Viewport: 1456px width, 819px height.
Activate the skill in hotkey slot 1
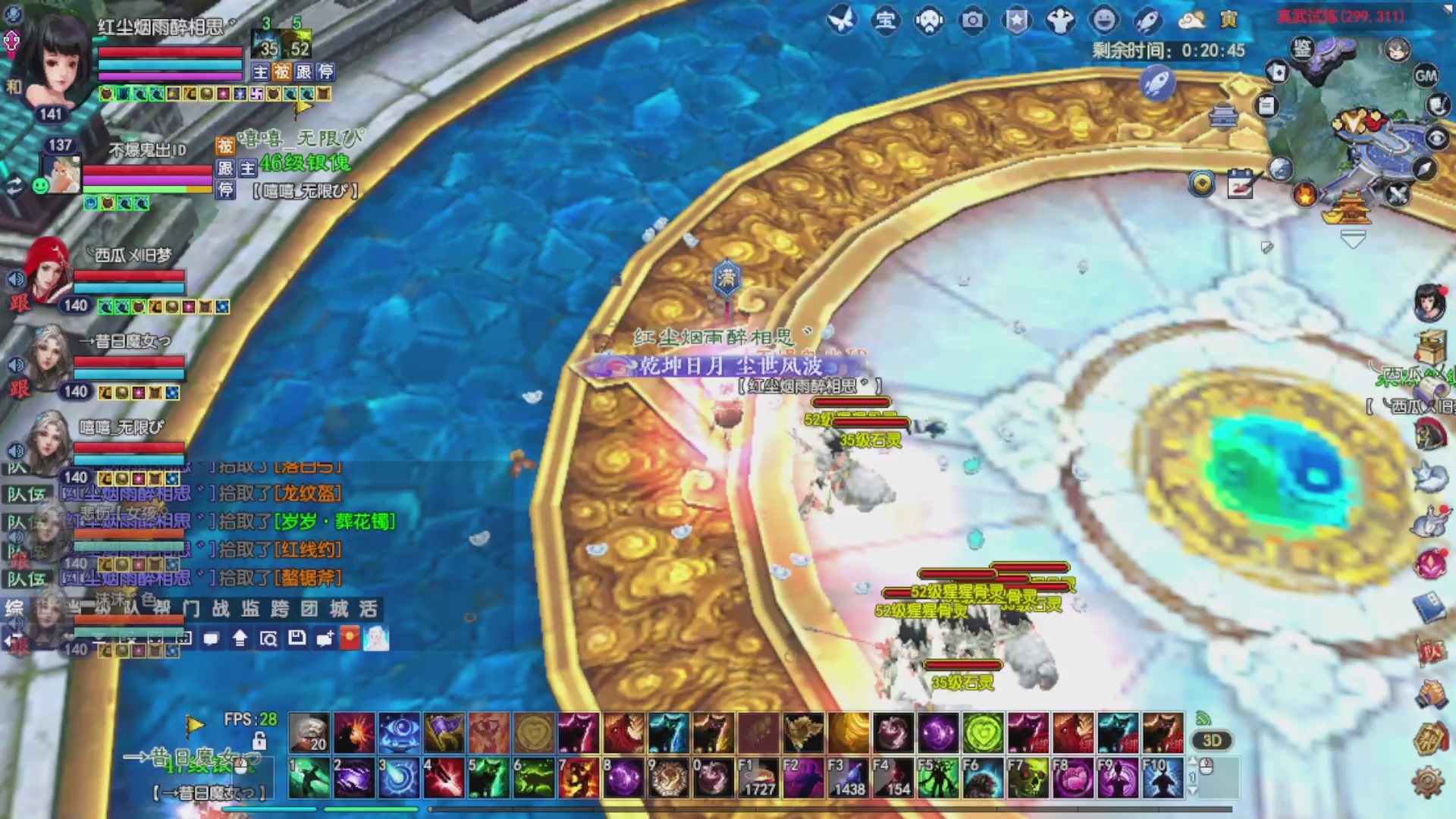pyautogui.click(x=309, y=778)
